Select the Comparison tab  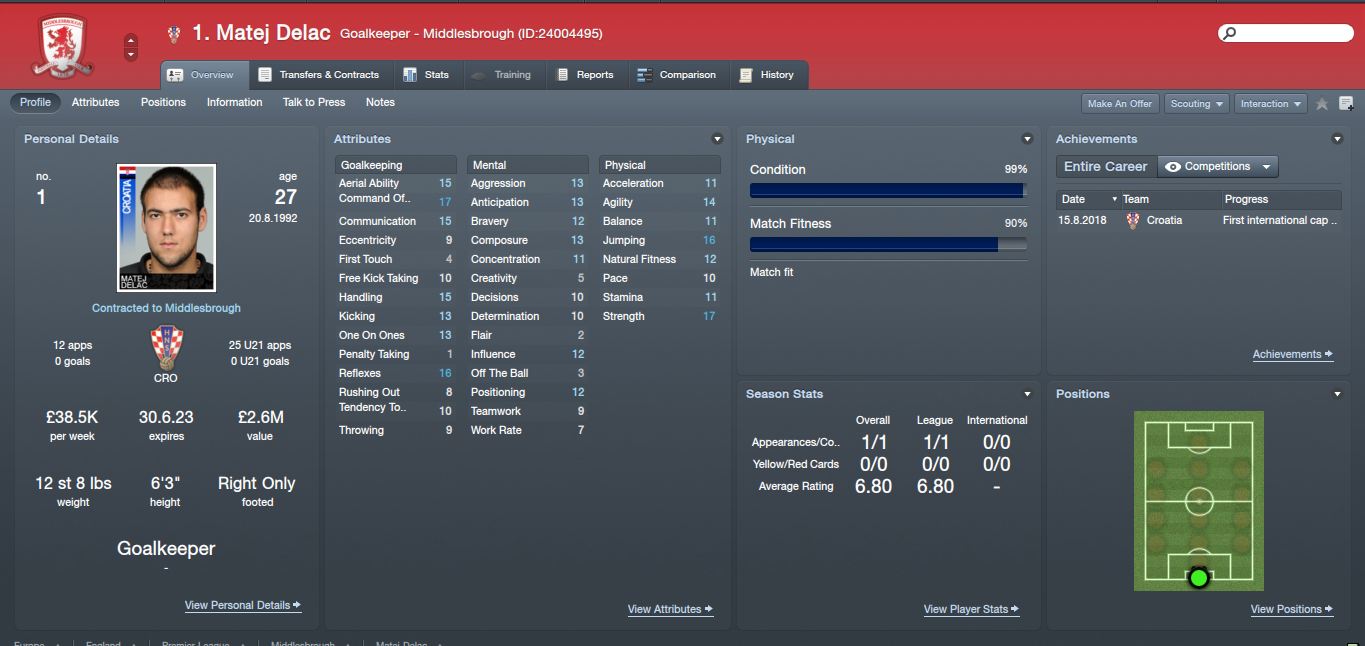coord(676,75)
